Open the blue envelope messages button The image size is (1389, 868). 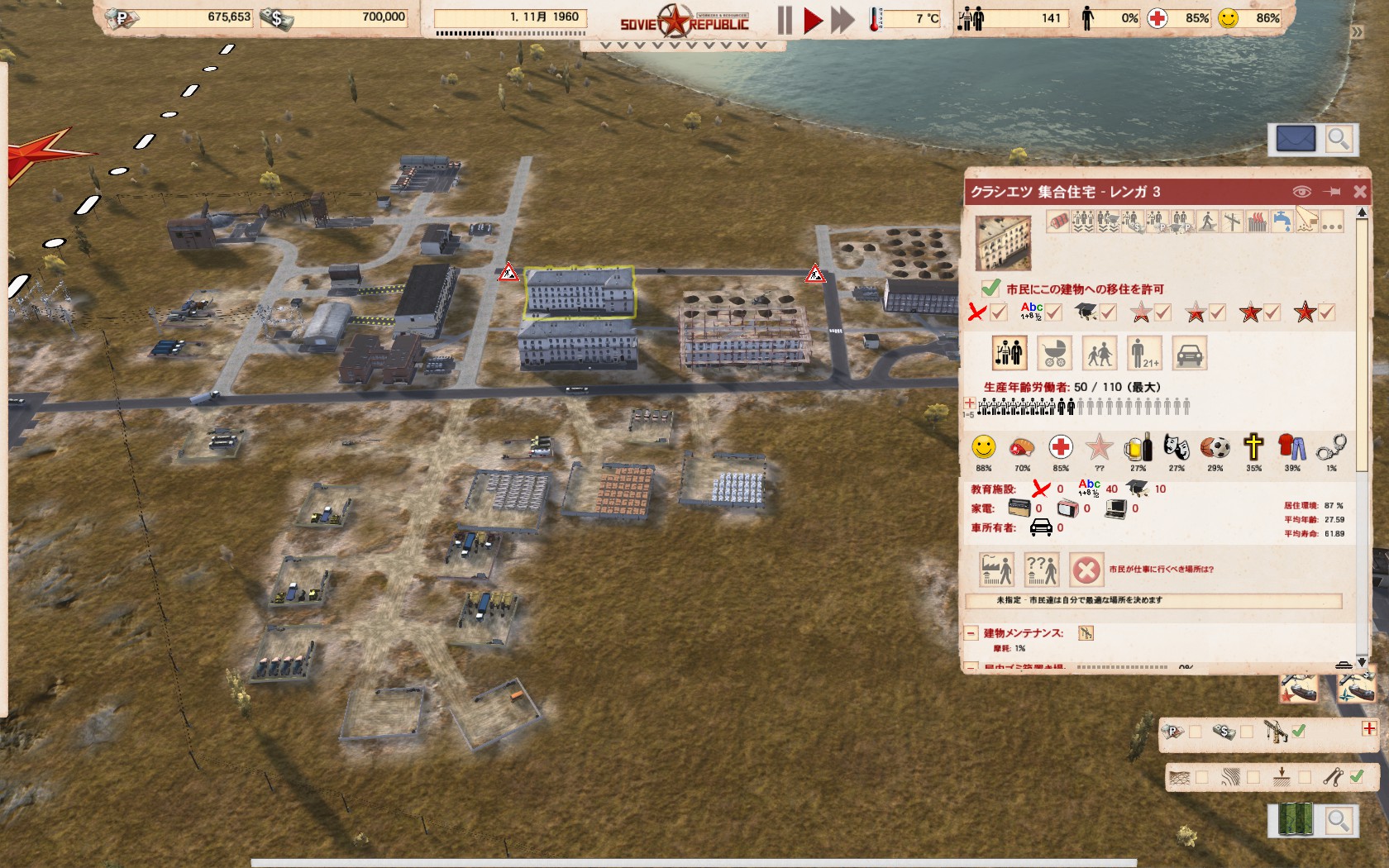point(1295,139)
